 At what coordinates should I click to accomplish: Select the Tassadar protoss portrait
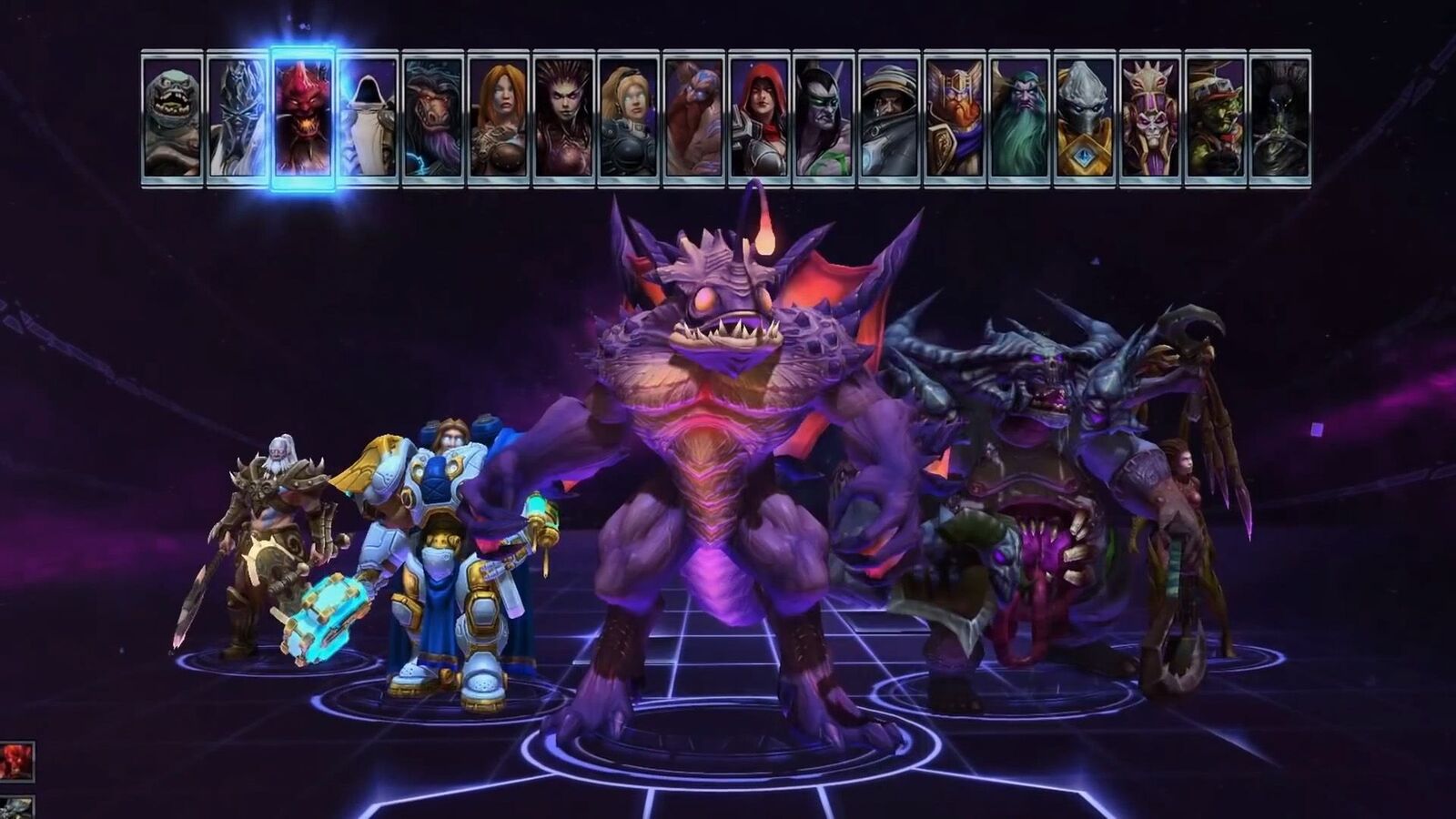(x=1086, y=118)
